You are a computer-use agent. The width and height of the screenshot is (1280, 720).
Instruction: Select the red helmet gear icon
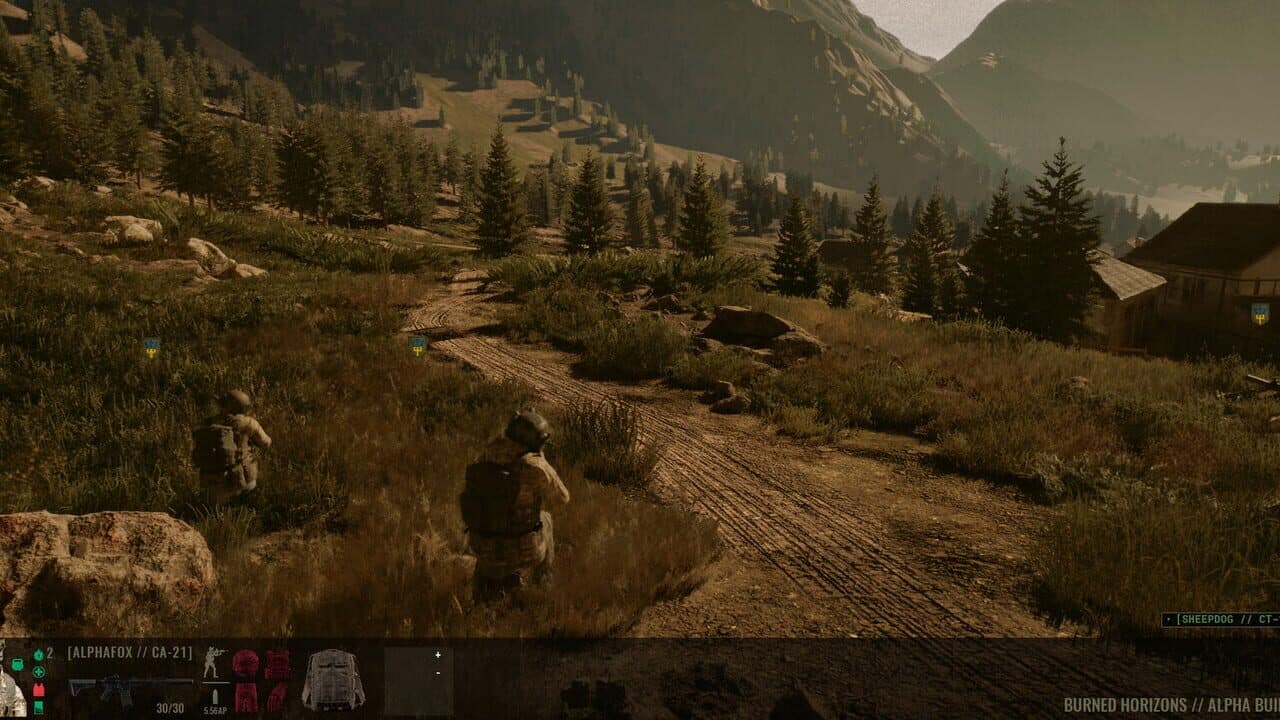click(x=244, y=662)
